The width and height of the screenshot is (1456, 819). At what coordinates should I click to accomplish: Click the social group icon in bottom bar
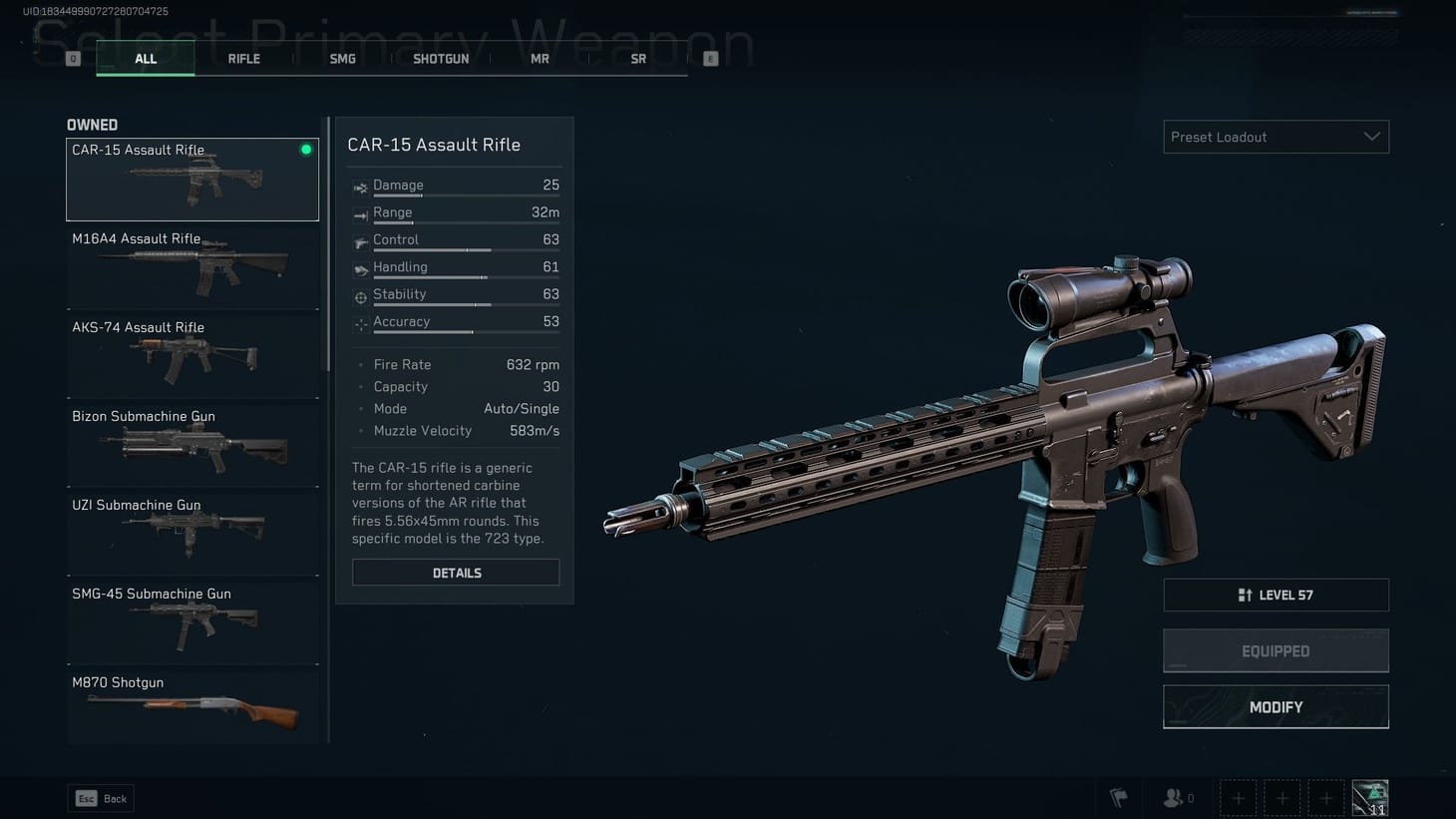[x=1172, y=797]
